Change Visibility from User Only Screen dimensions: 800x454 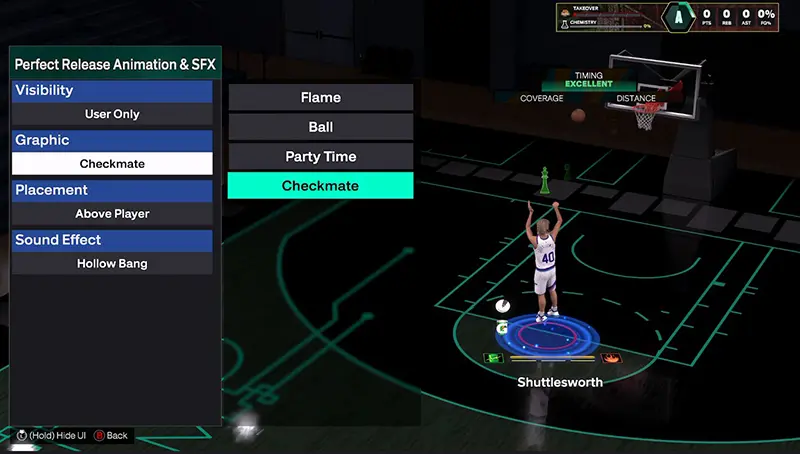[112, 114]
